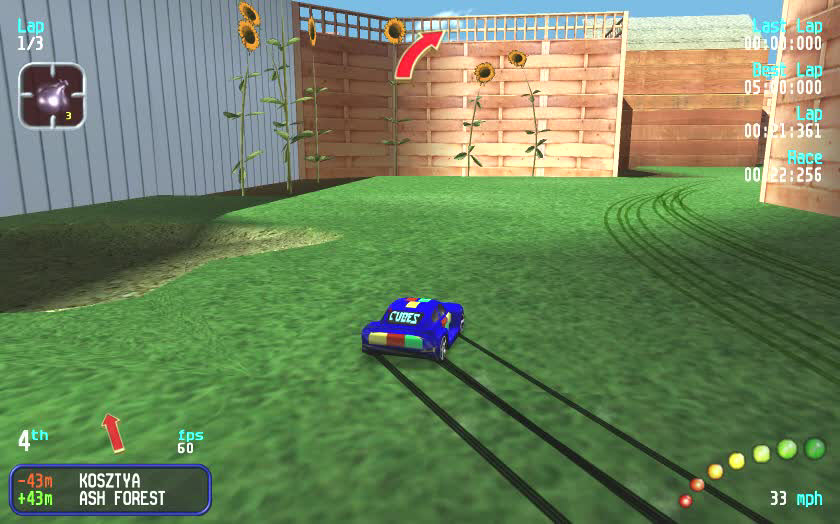Image resolution: width=840 pixels, height=524 pixels.
Task: Click the KOSZTYA rival row
Action: coord(110,481)
